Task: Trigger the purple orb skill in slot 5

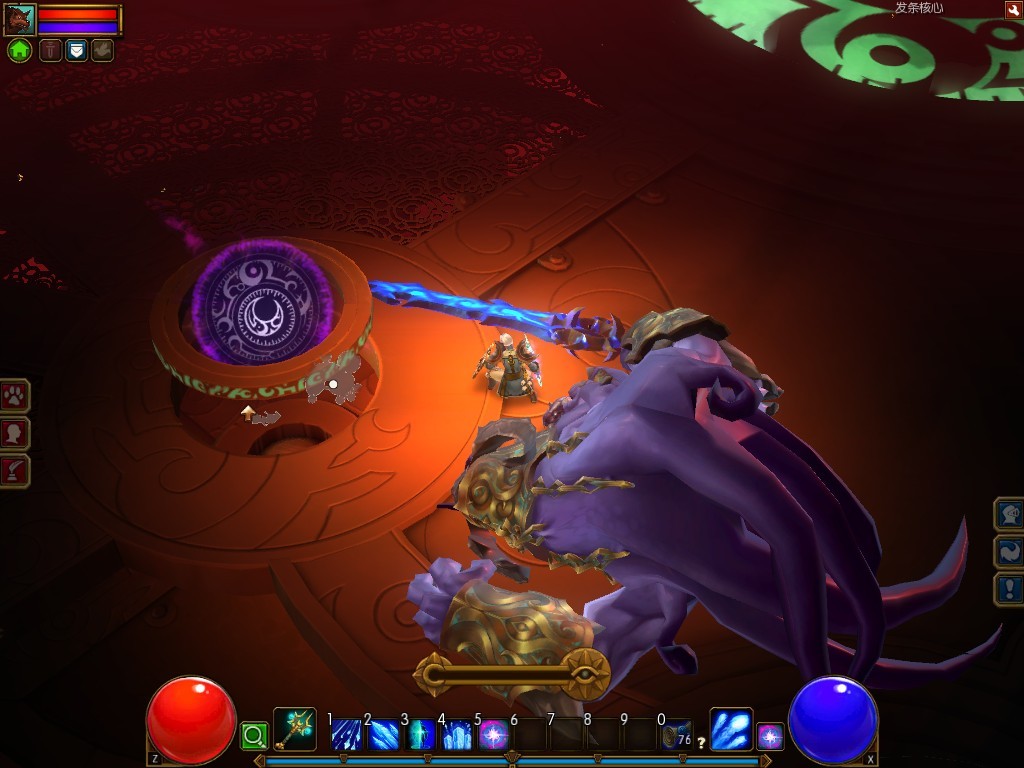Action: pyautogui.click(x=494, y=735)
